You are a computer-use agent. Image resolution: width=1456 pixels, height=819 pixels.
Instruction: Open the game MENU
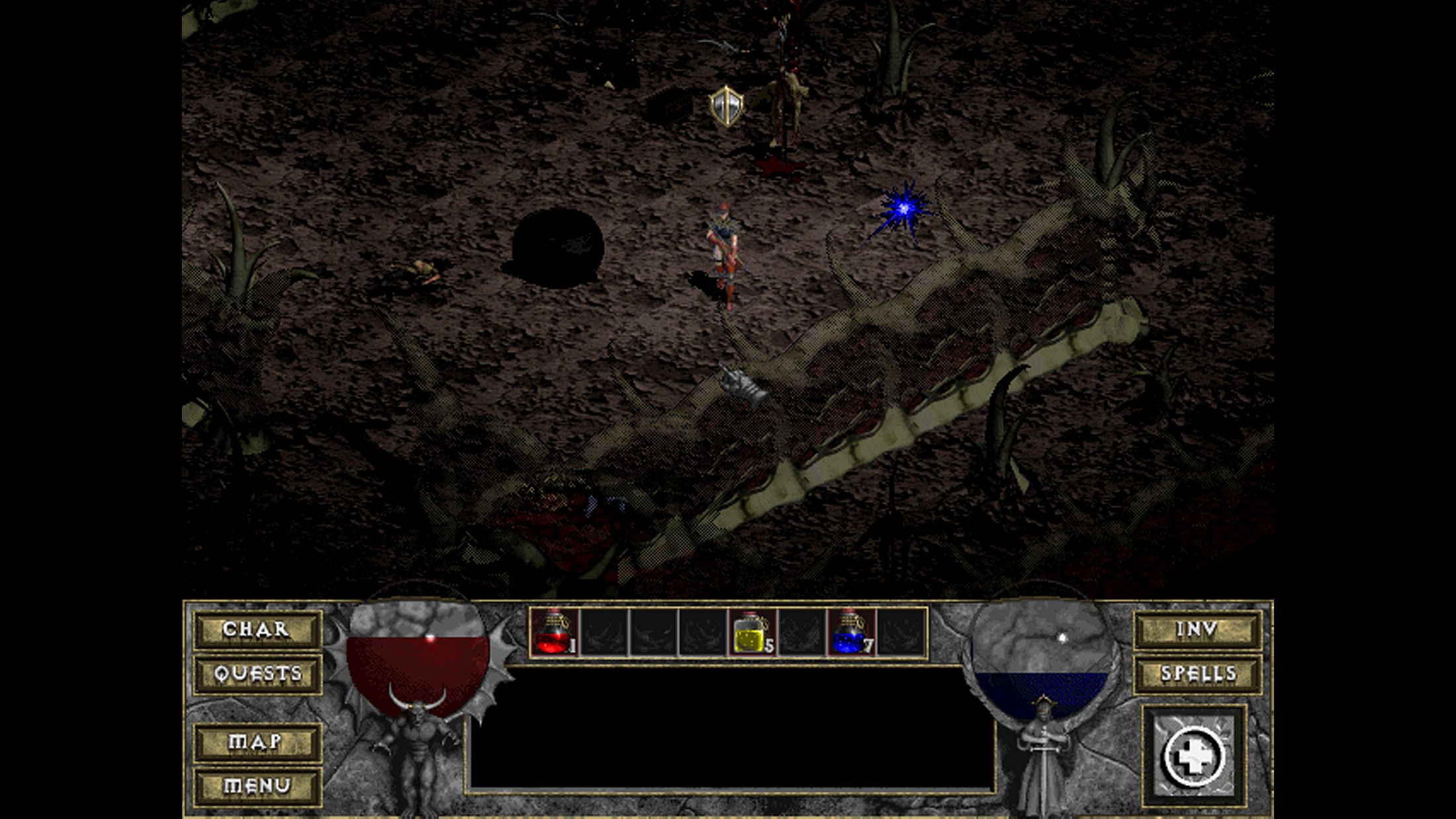click(257, 786)
